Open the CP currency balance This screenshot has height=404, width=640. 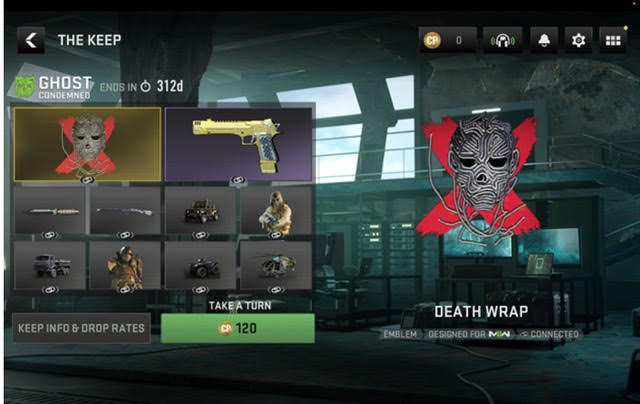tap(446, 40)
